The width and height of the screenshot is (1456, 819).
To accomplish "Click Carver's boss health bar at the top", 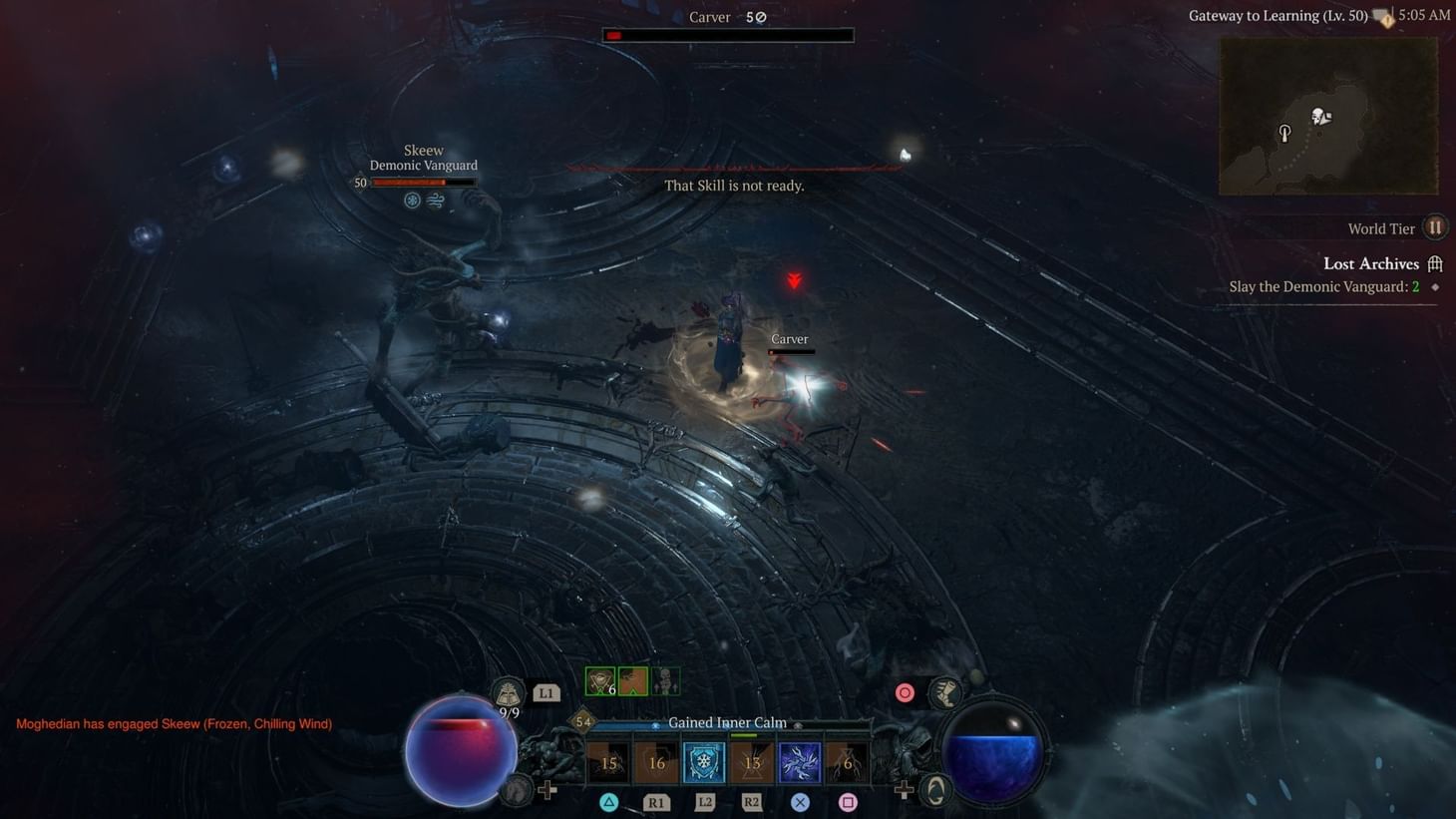I will tap(729, 34).
